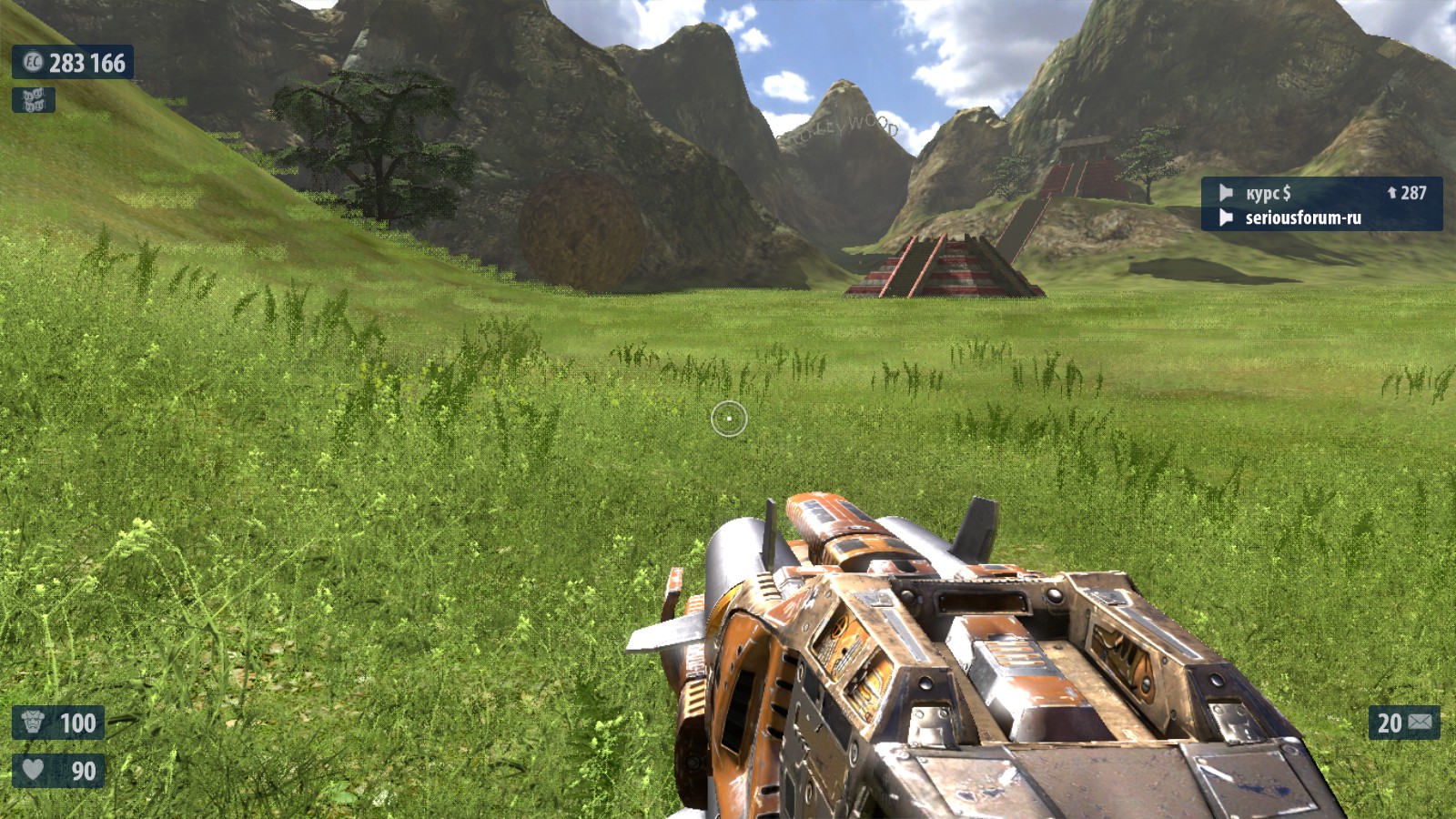Screen dimensions: 1456x819
Task: Click the four-faces icon below the score
Action: click(x=34, y=100)
